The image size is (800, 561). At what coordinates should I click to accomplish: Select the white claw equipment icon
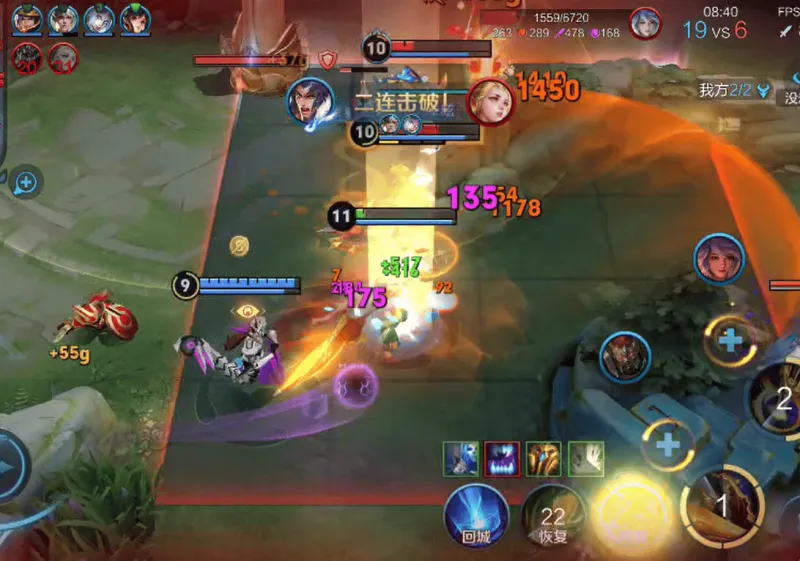pyautogui.click(x=586, y=459)
